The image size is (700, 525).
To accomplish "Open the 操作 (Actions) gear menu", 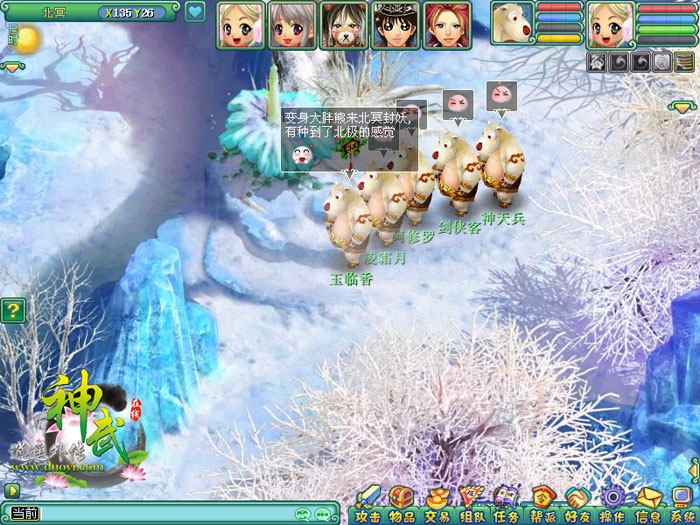I will pyautogui.click(x=612, y=504).
